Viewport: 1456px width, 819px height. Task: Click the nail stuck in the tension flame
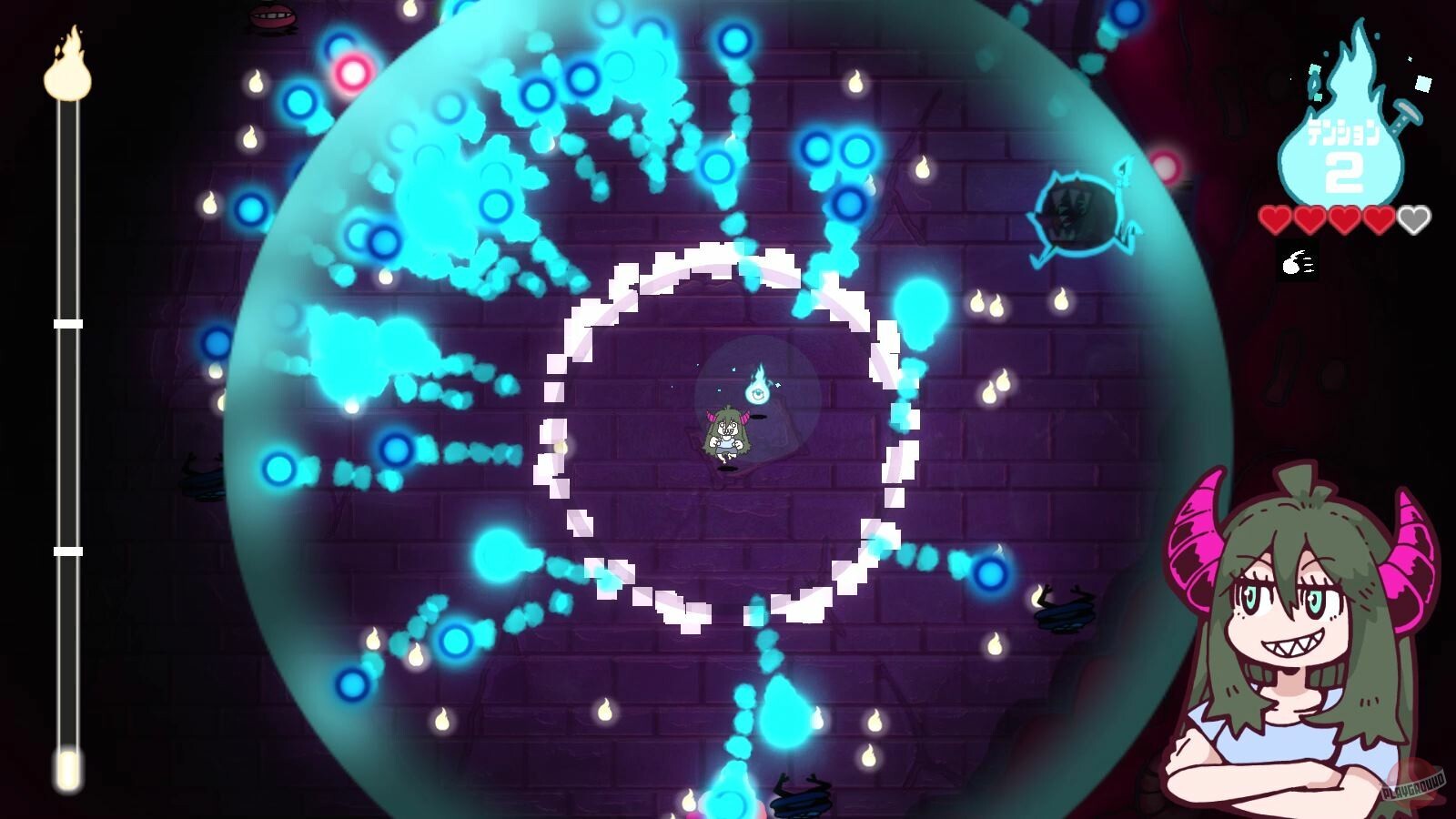tap(1406, 113)
